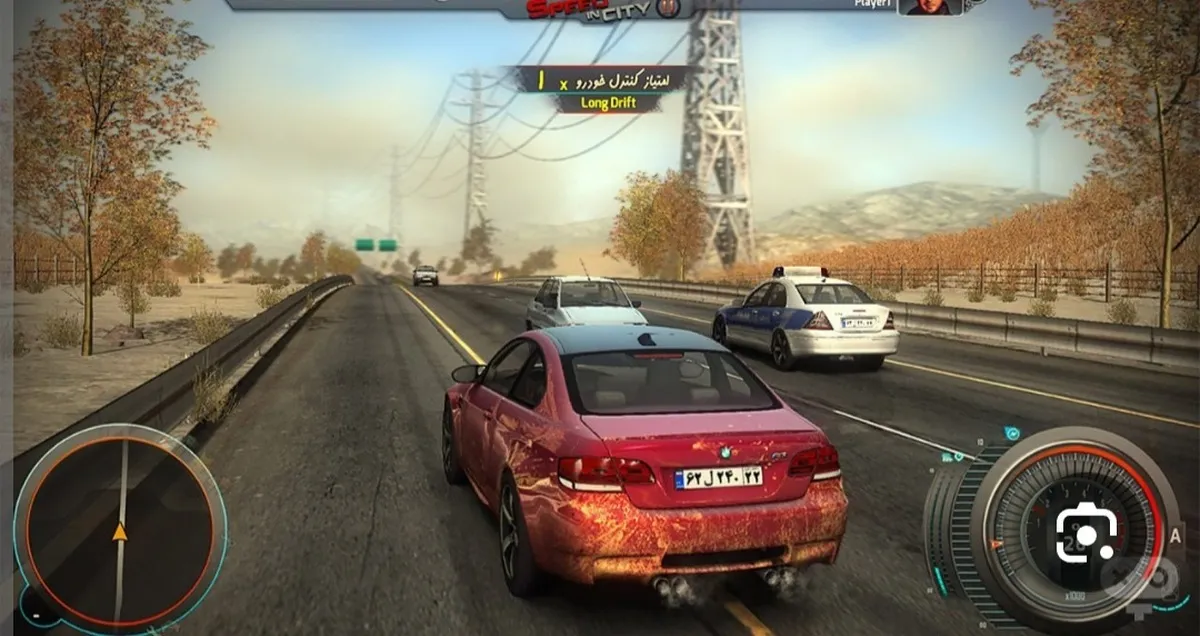Select the orange player arrow on the minimap

tap(120, 531)
